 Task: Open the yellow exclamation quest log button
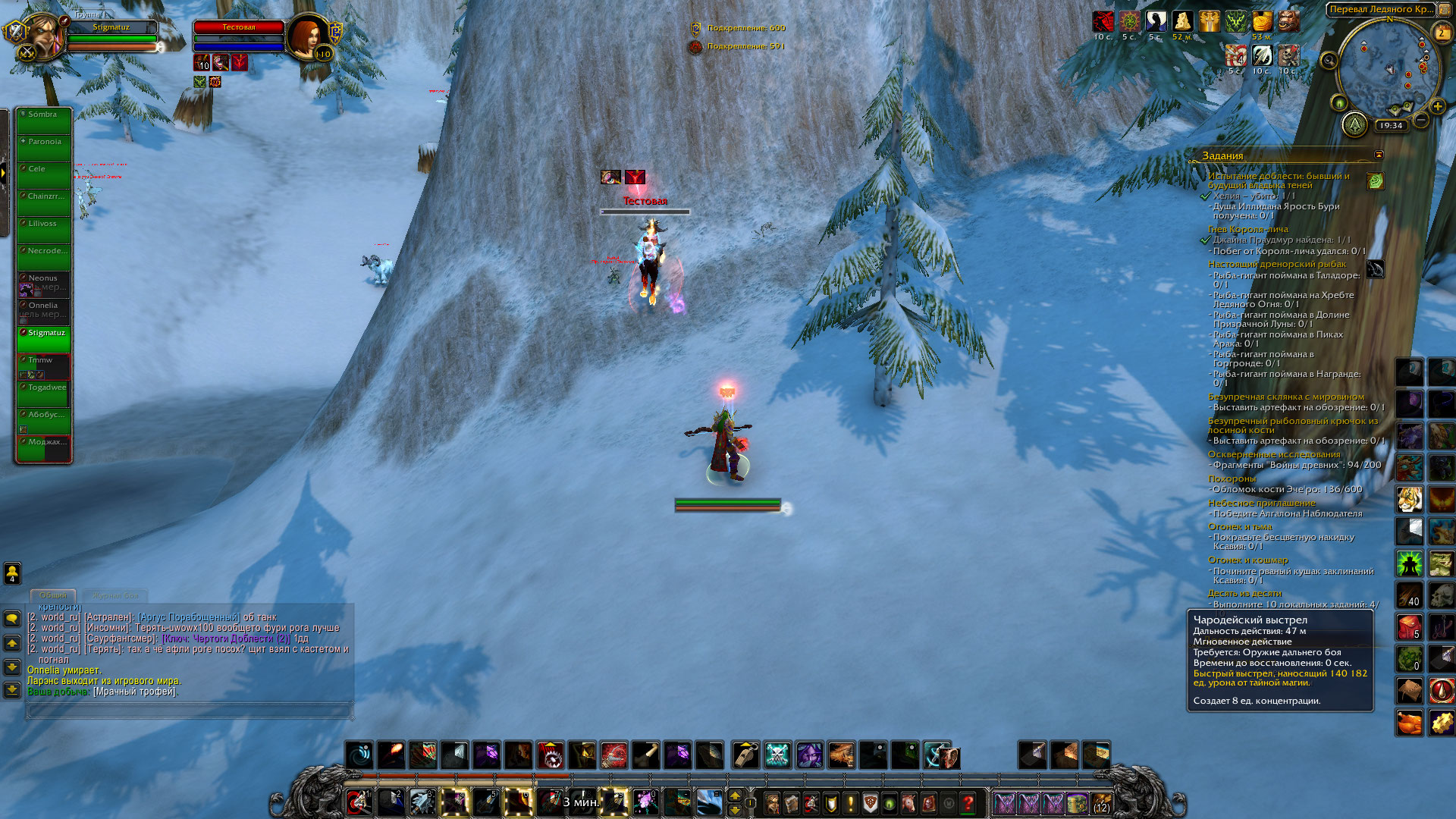click(851, 803)
